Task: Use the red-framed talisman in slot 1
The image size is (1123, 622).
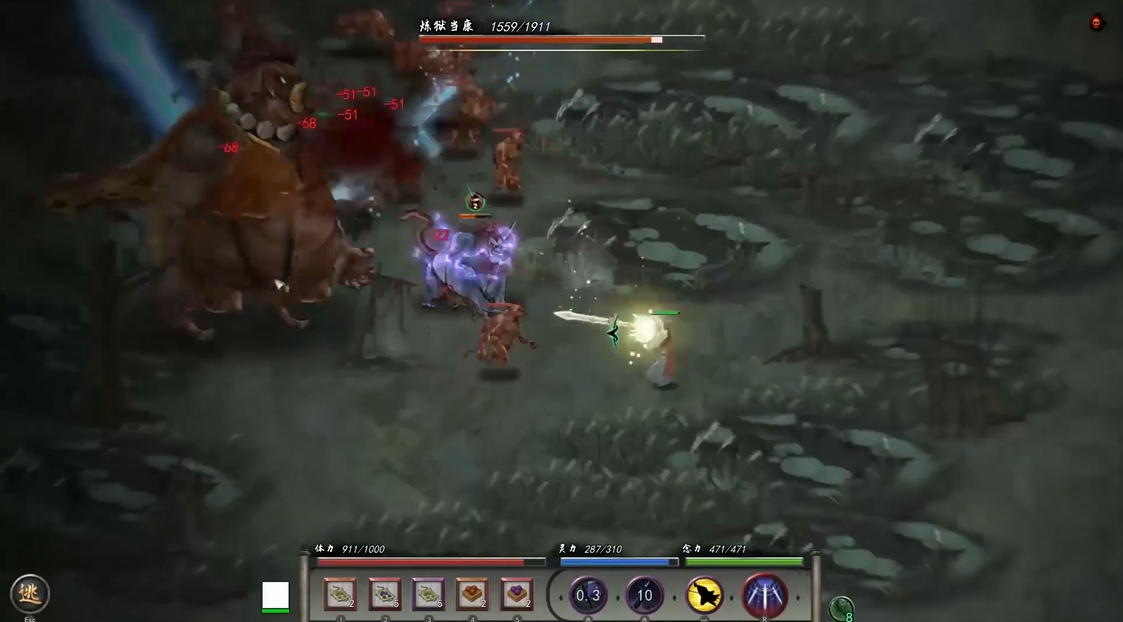Action: (340, 595)
